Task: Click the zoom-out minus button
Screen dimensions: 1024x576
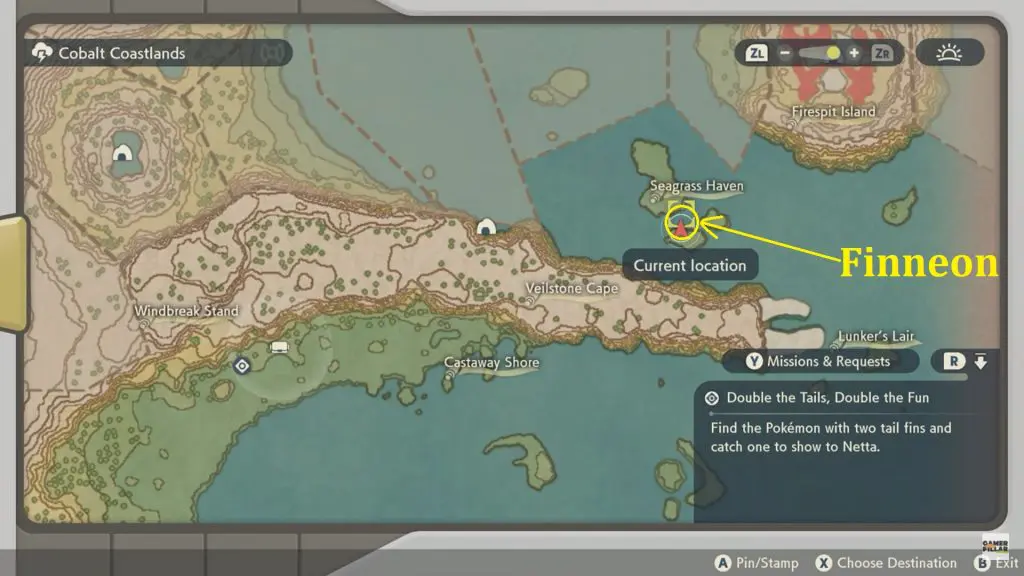Action: pos(786,53)
